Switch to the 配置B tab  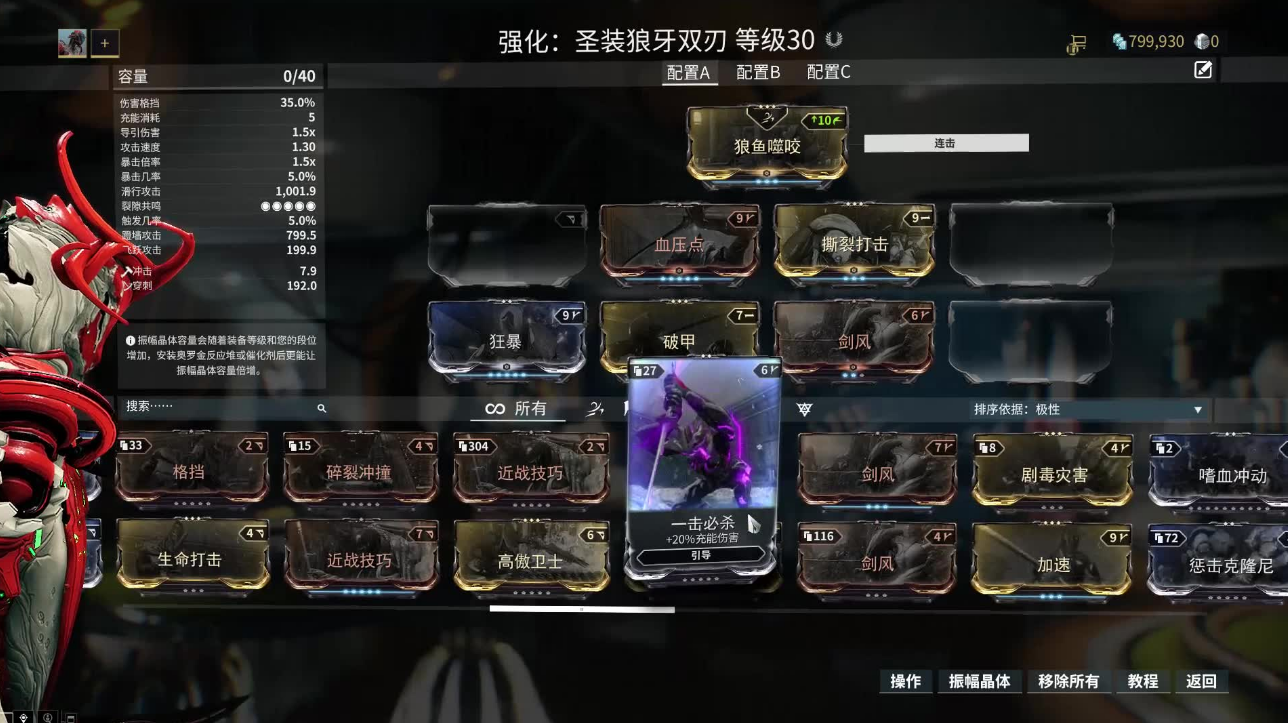[758, 71]
